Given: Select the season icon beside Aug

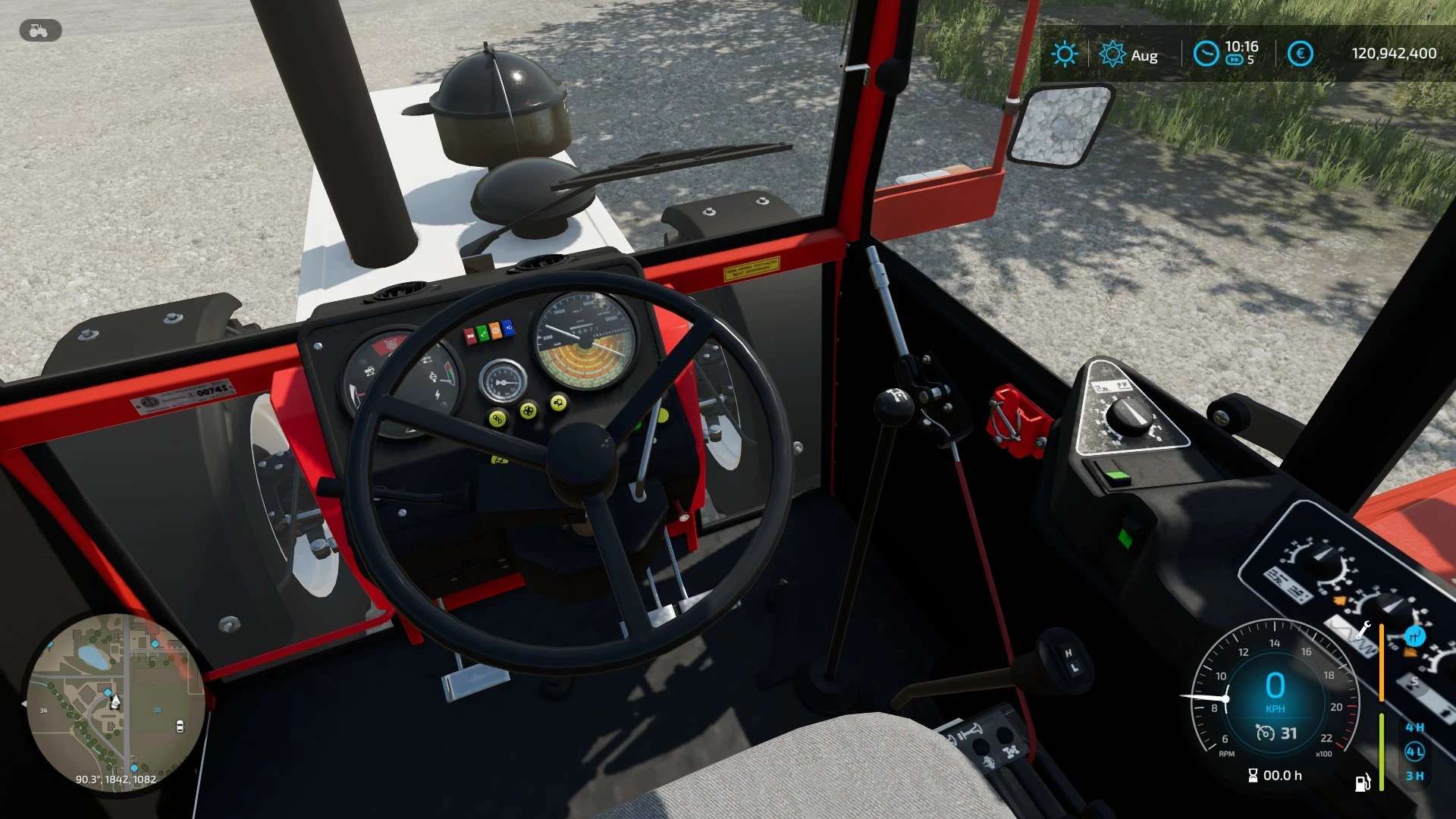Looking at the screenshot, I should [x=1112, y=54].
